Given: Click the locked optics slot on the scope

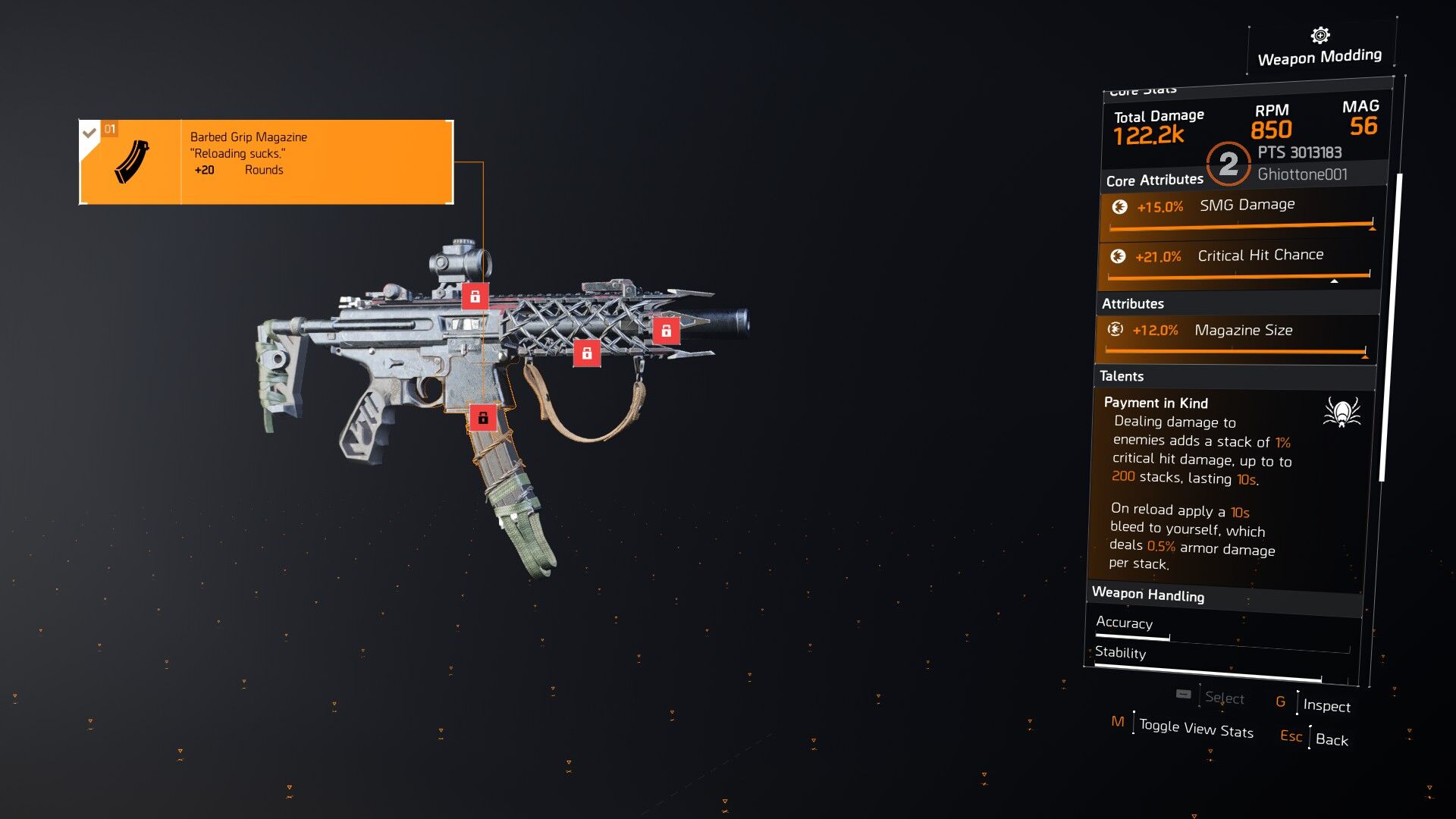Looking at the screenshot, I should tap(475, 297).
